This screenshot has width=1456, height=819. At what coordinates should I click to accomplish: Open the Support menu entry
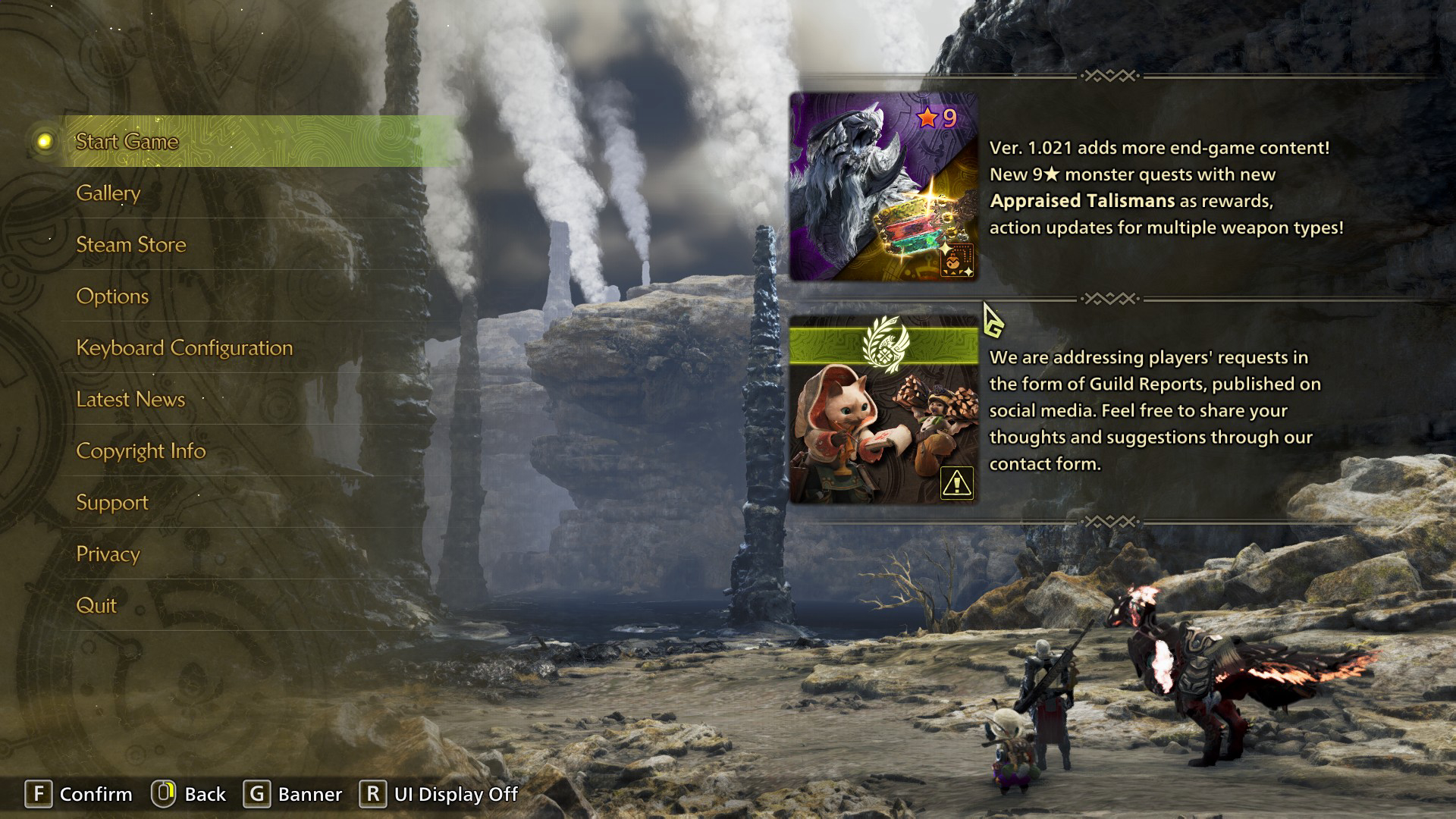pos(112,503)
